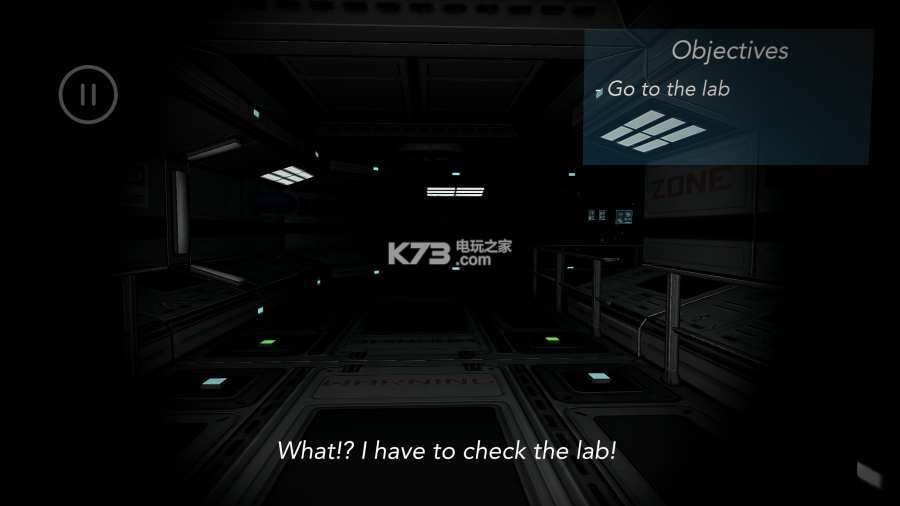Image resolution: width=900 pixels, height=506 pixels.
Task: Pause the game with the circular button
Action: tap(88, 95)
